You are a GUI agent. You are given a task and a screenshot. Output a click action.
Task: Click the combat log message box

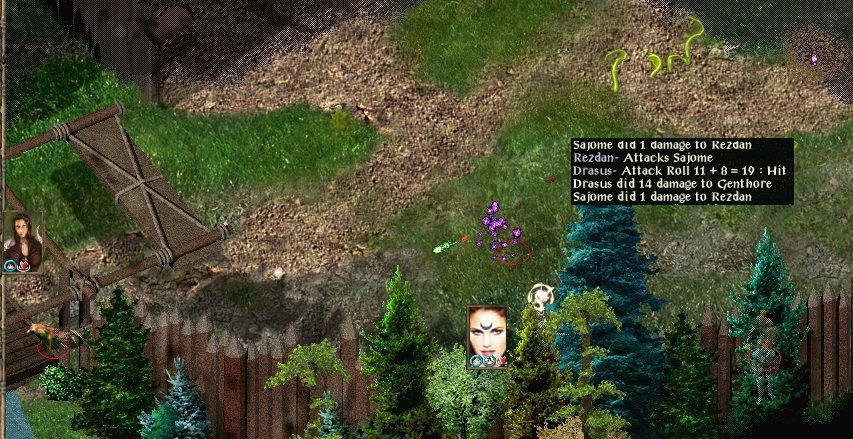(682, 171)
